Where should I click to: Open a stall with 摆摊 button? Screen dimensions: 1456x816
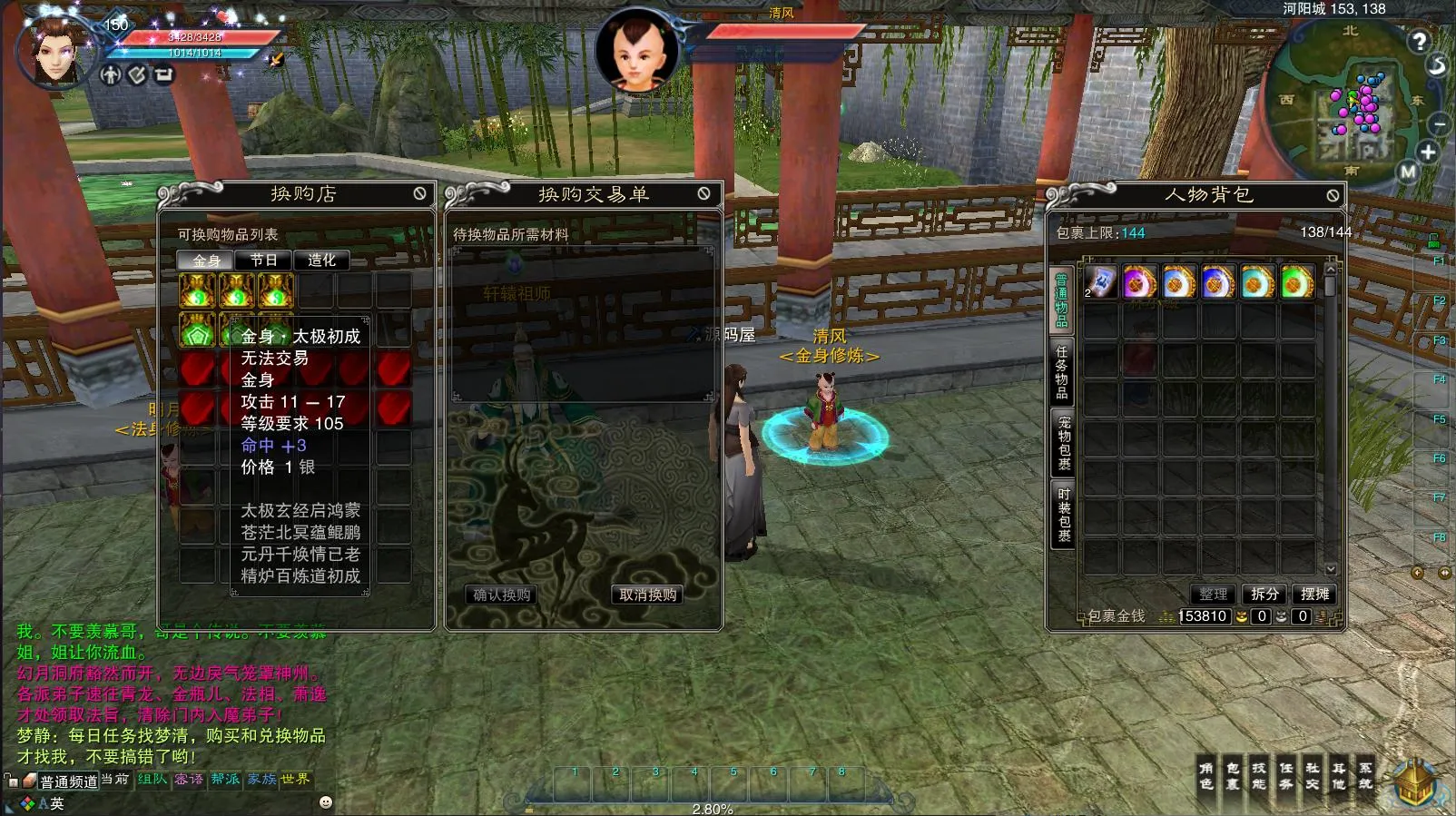pyautogui.click(x=1314, y=594)
